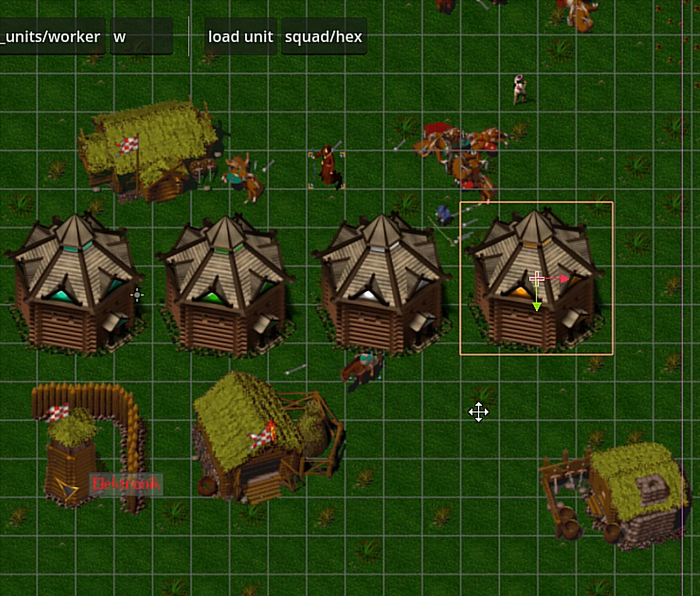Focus the text field containing "w"
This screenshot has width=700, height=596.
[x=141, y=37]
